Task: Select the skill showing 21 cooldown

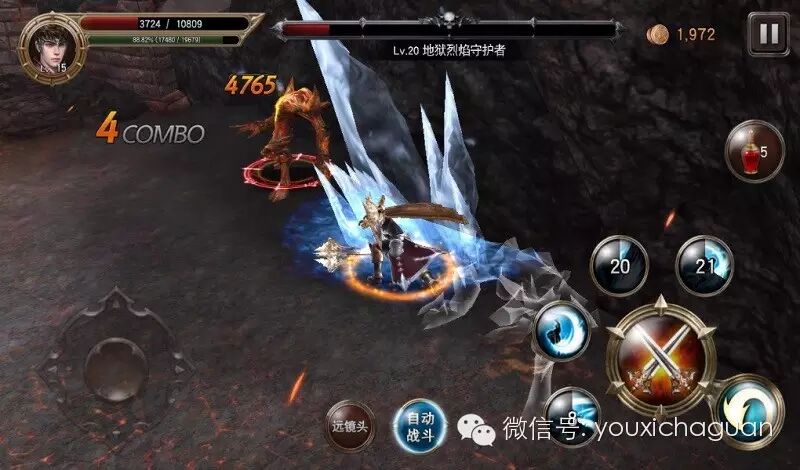Action: [706, 265]
